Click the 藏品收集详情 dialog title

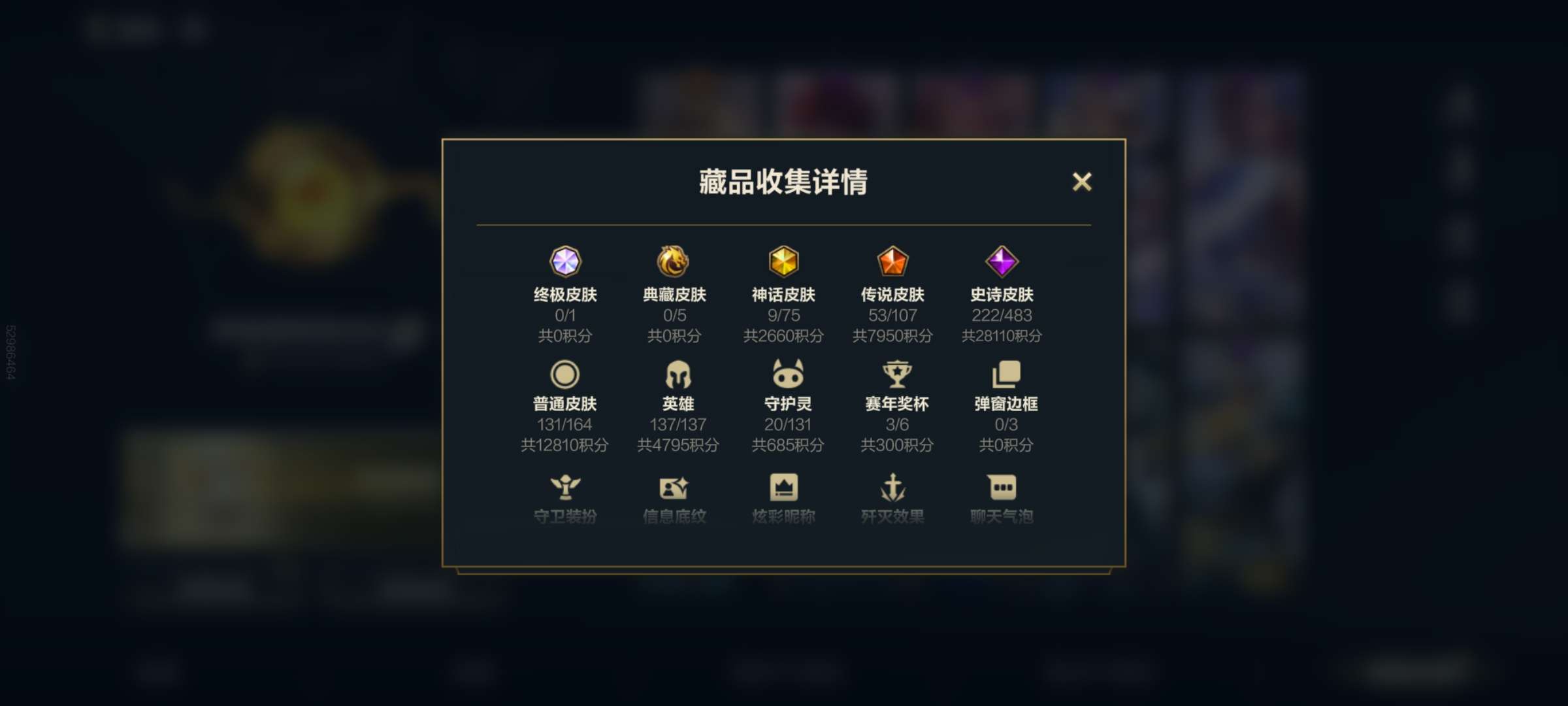[783, 184]
